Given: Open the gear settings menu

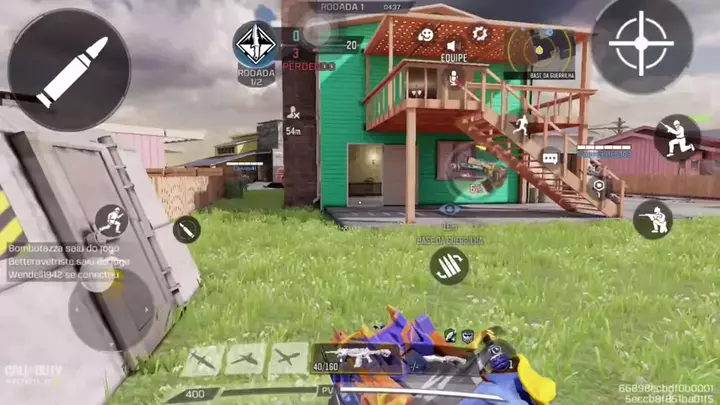Looking at the screenshot, I should click(x=479, y=33).
